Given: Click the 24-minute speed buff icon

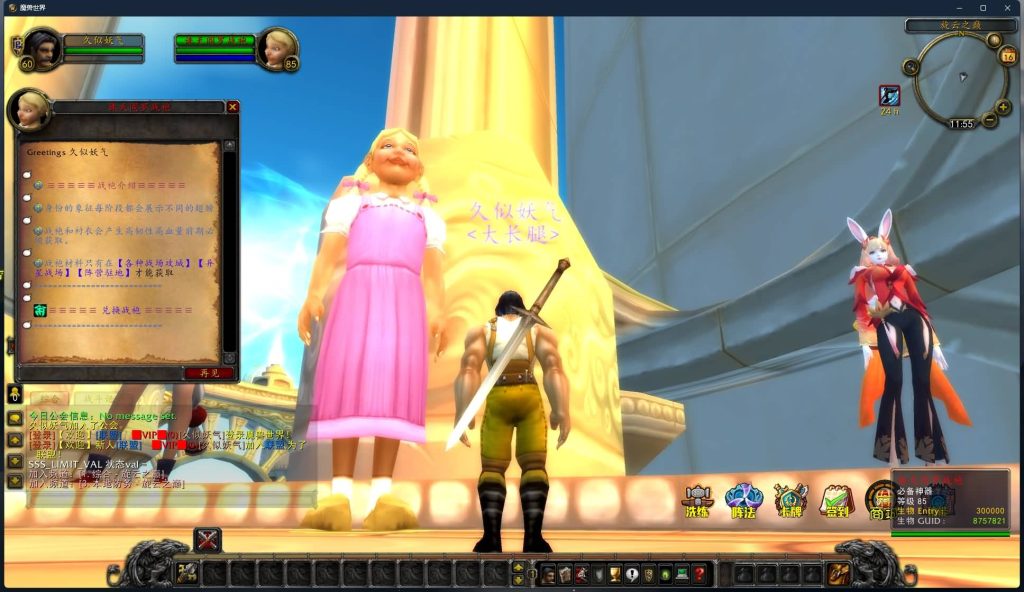Looking at the screenshot, I should pos(889,95).
